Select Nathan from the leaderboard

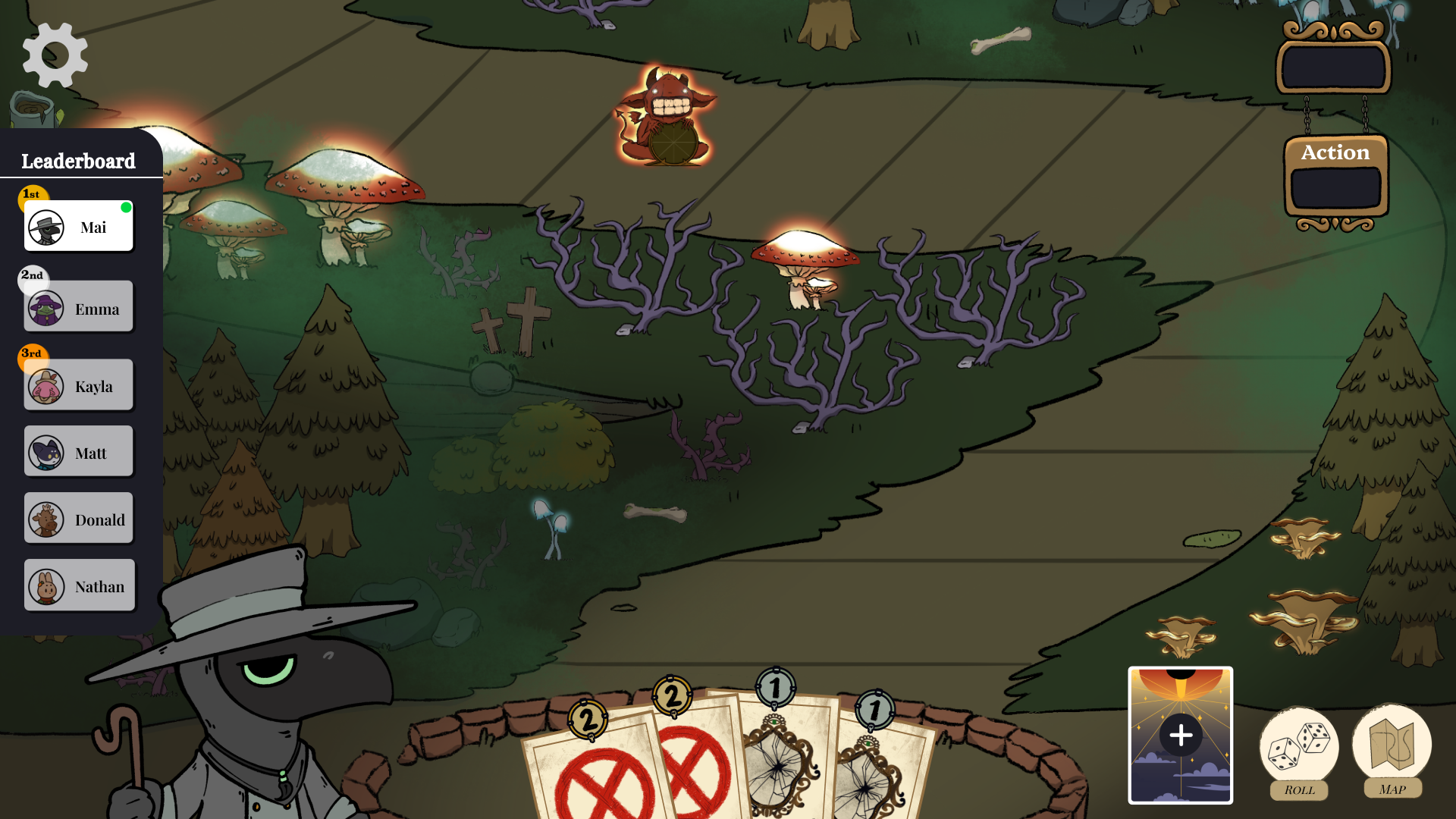(x=78, y=585)
